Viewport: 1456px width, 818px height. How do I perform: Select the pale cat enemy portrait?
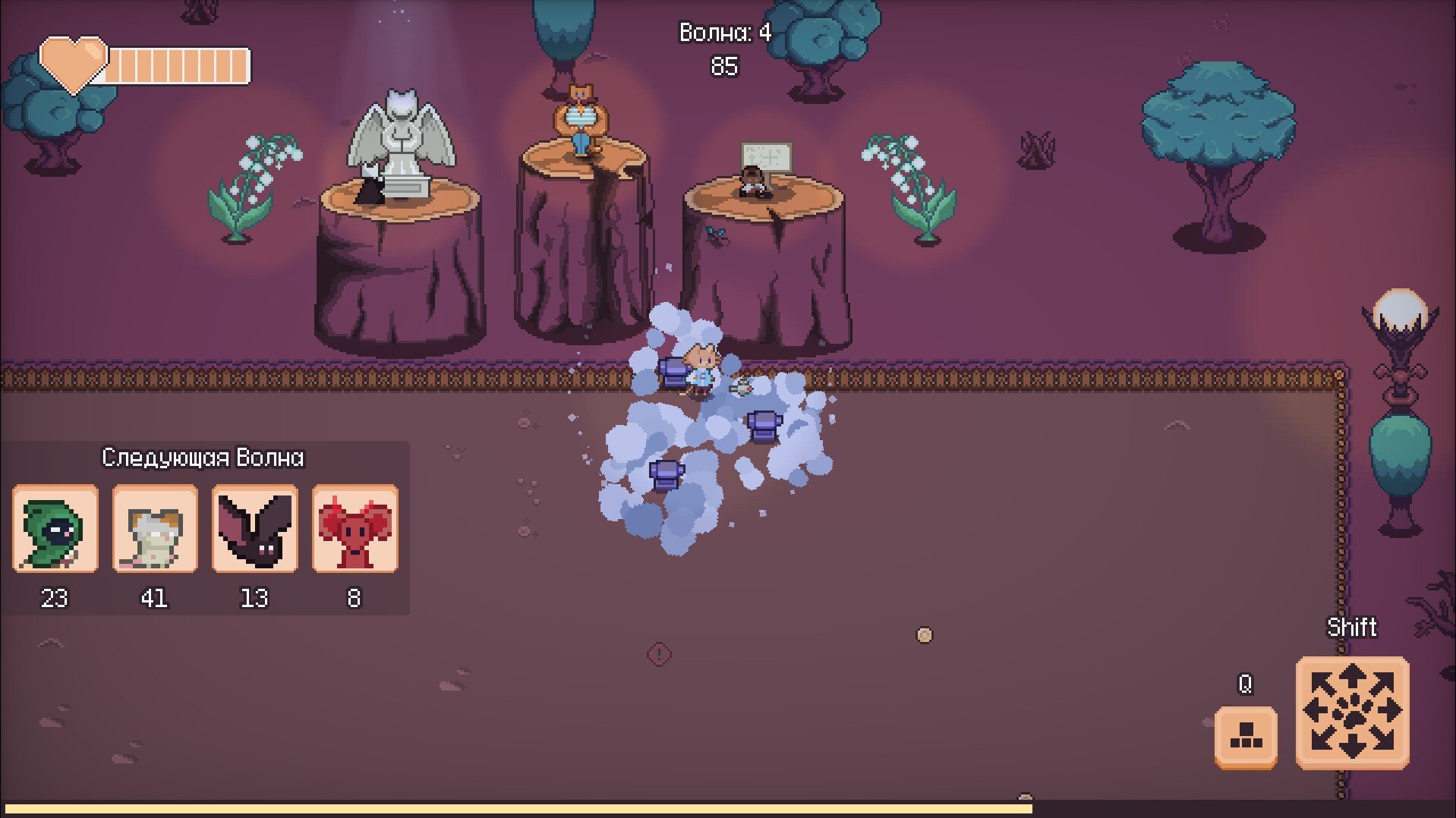click(x=155, y=529)
